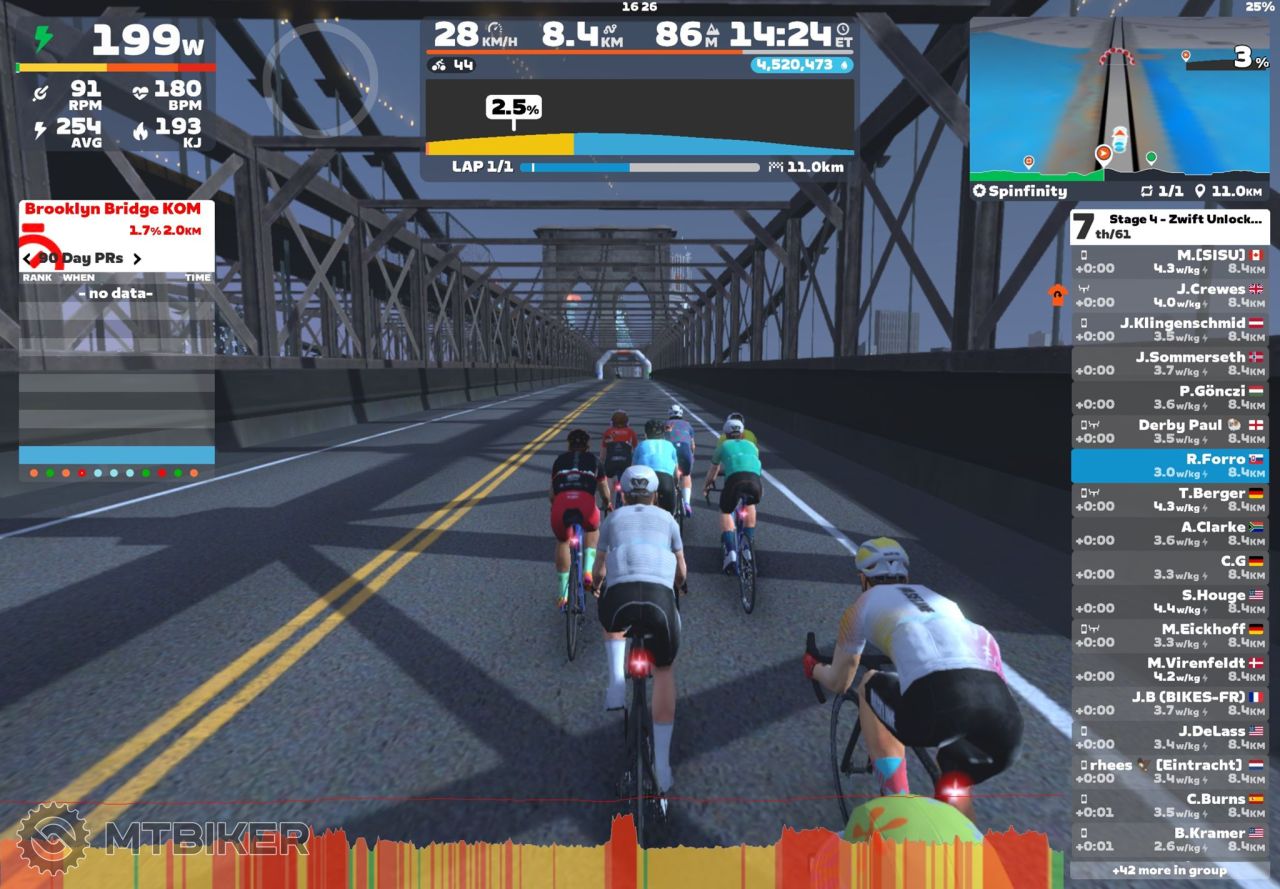1280x889 pixels.
Task: Select J.Sommerseth row in riders nearby
Action: pyautogui.click(x=1170, y=363)
